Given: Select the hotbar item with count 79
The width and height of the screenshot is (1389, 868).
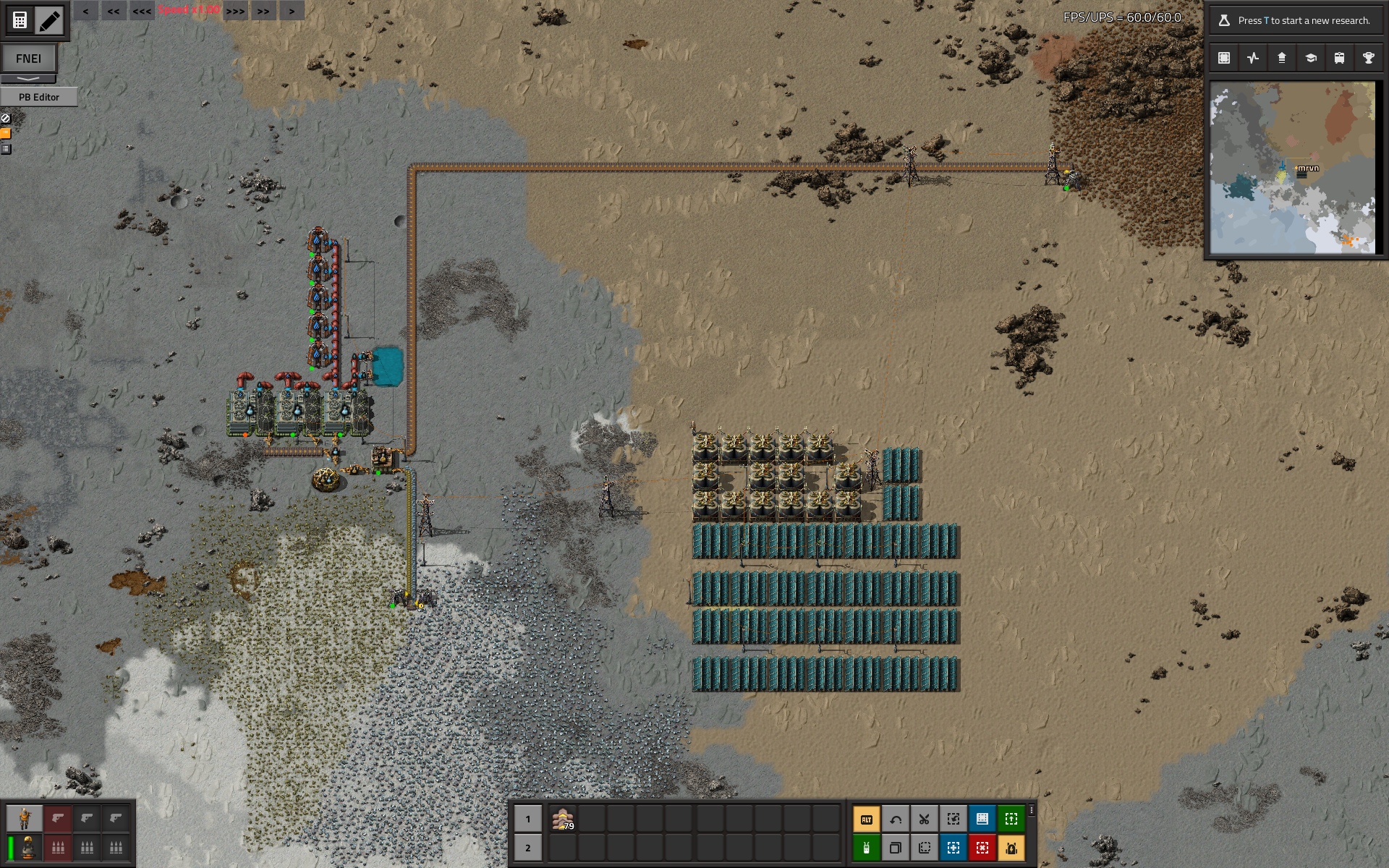Looking at the screenshot, I should pos(563,820).
